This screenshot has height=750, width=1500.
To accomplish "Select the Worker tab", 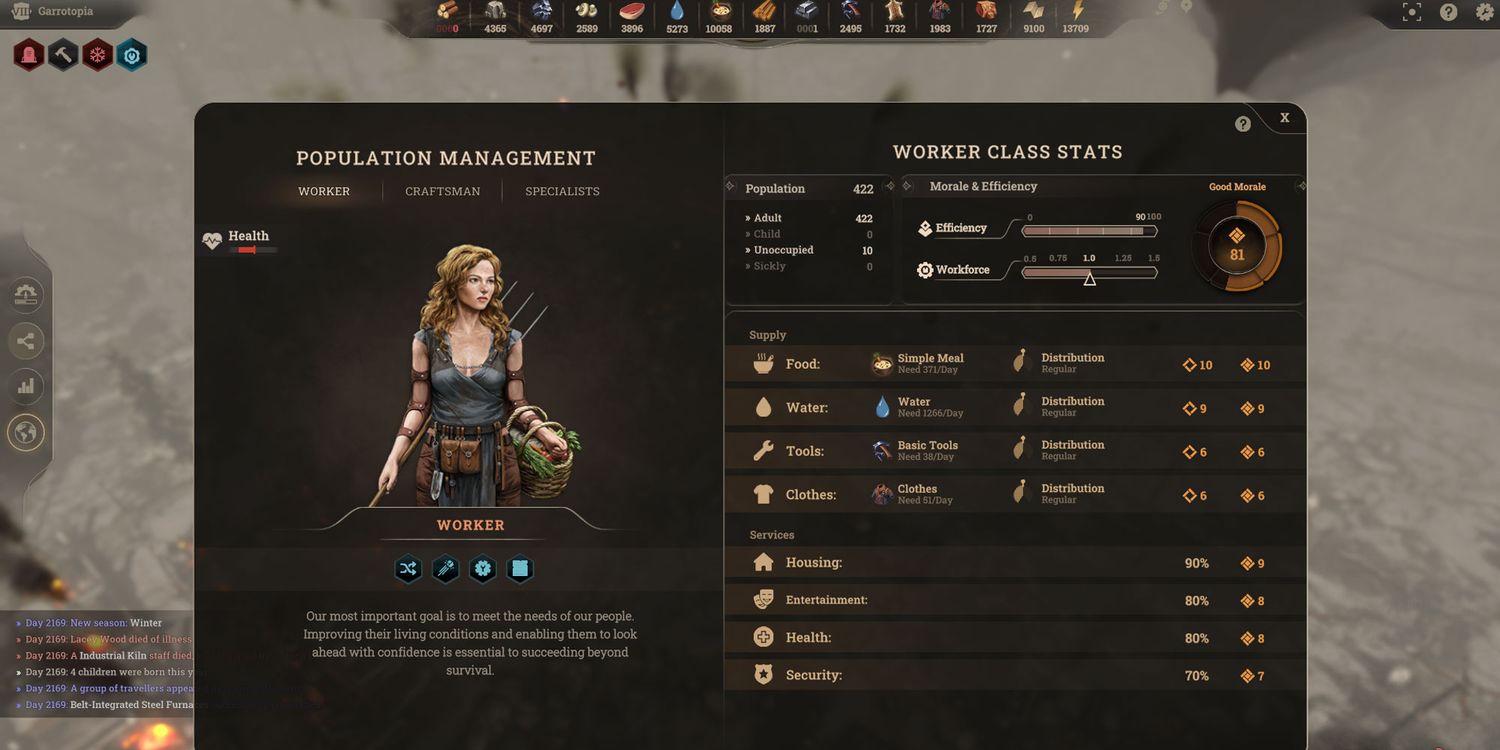I will [324, 191].
